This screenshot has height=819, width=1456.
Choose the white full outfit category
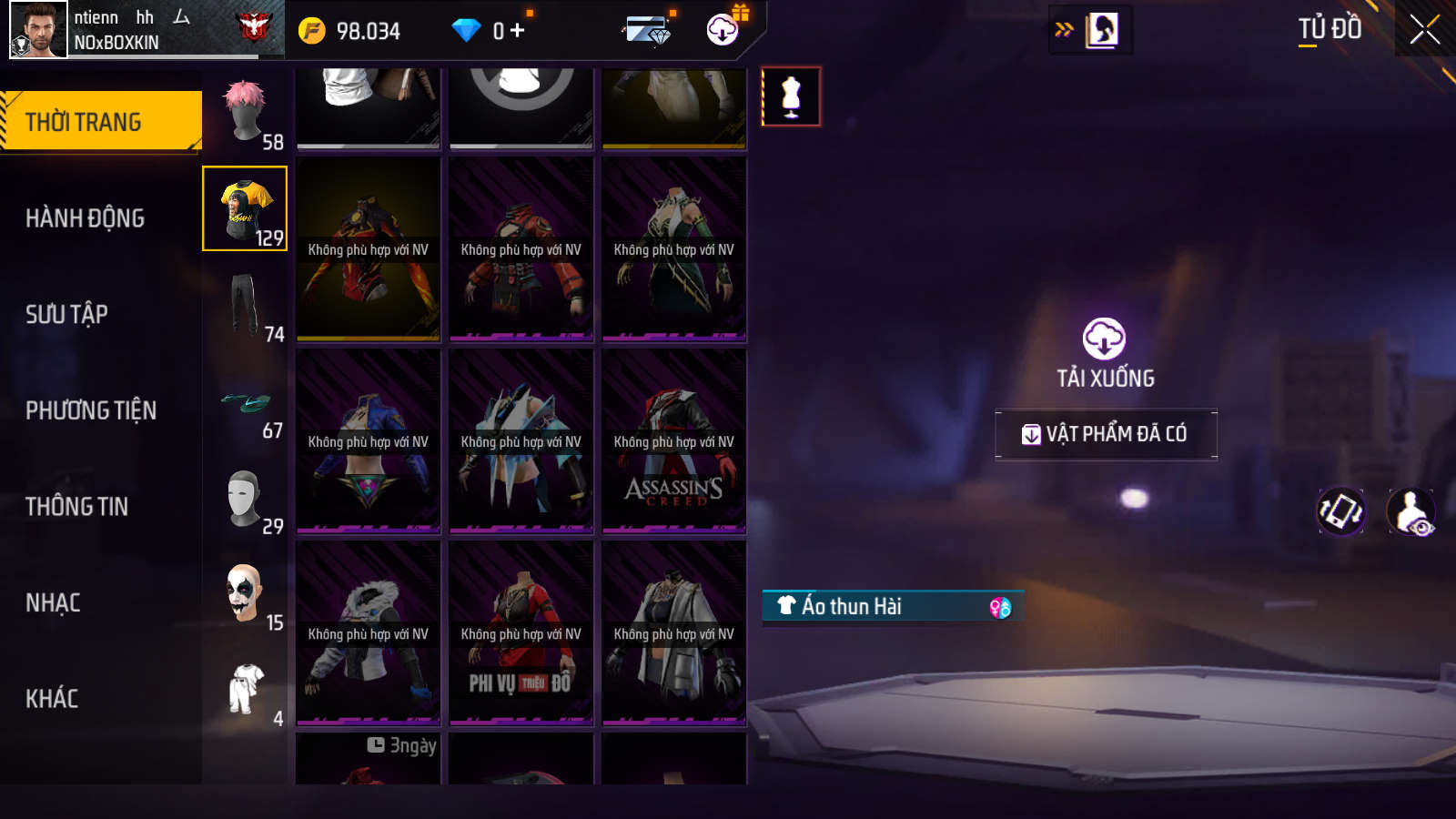point(245,691)
